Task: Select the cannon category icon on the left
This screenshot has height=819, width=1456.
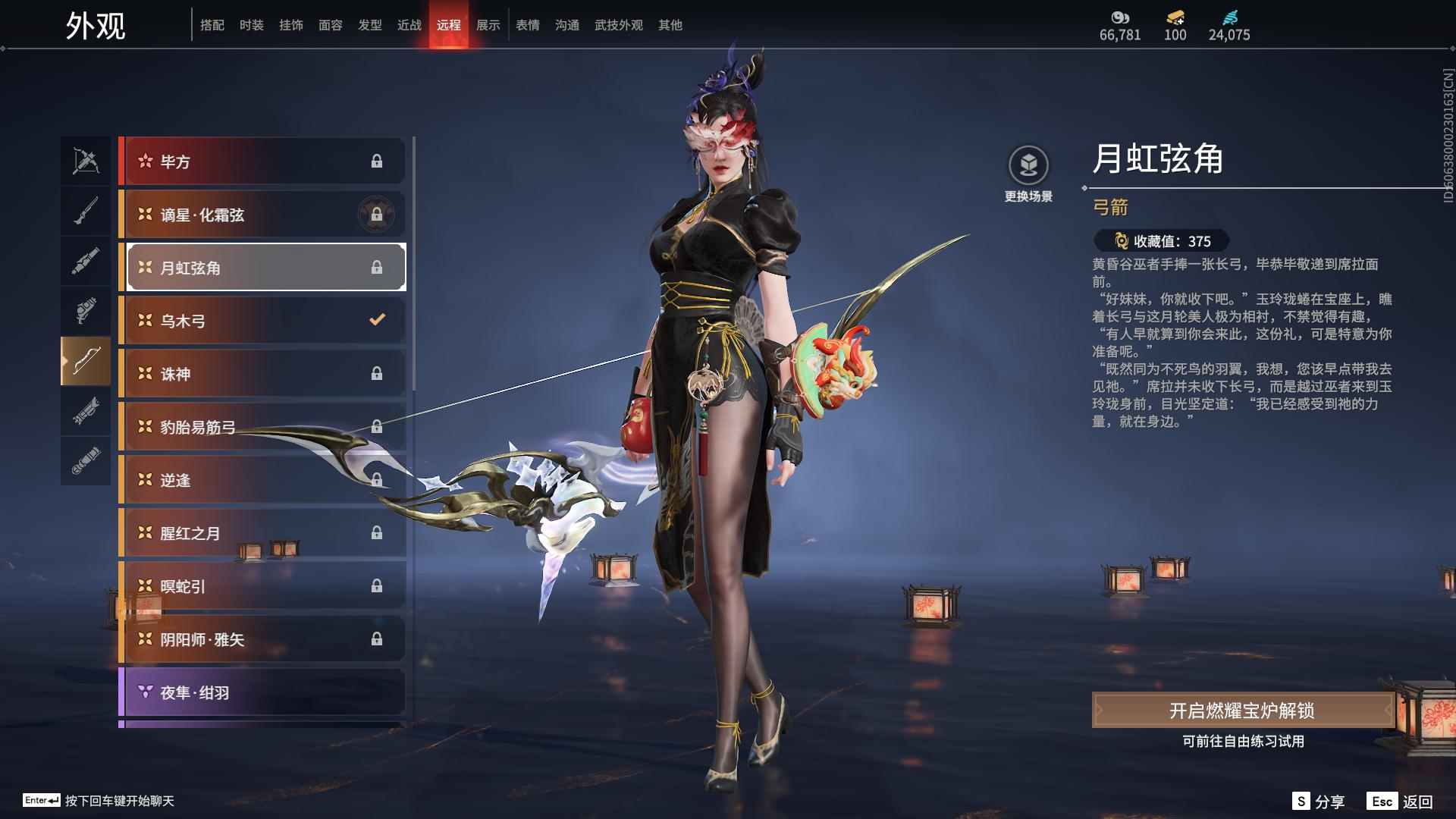Action: [x=86, y=412]
